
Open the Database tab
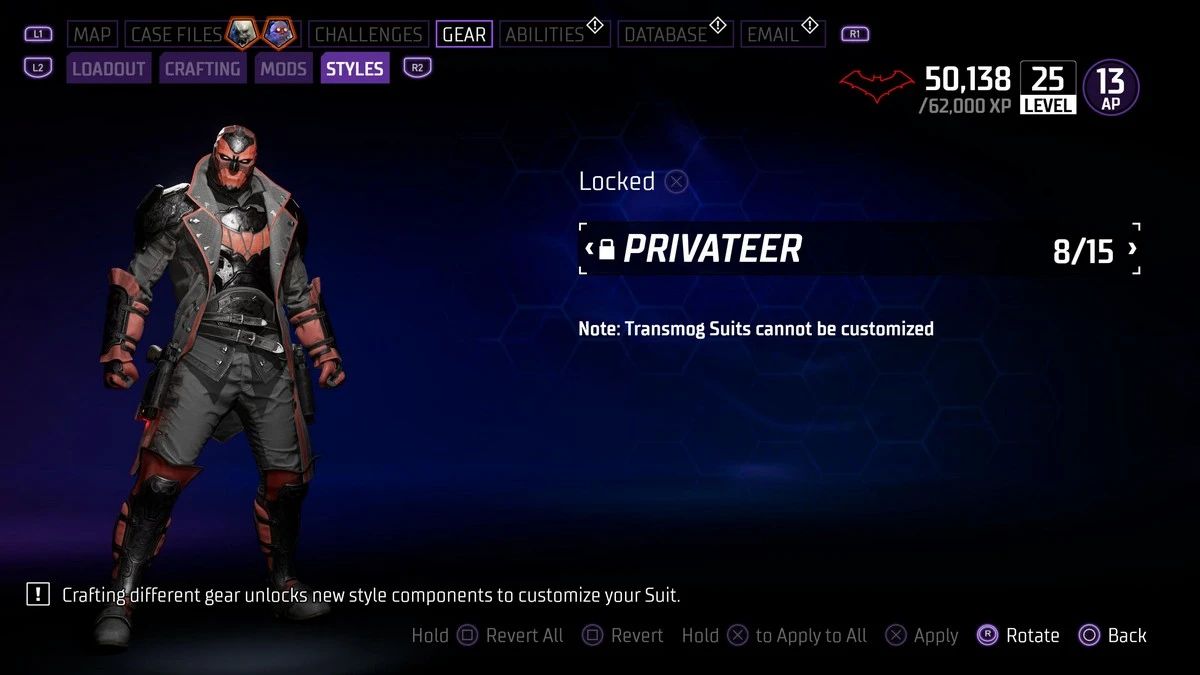[664, 35]
